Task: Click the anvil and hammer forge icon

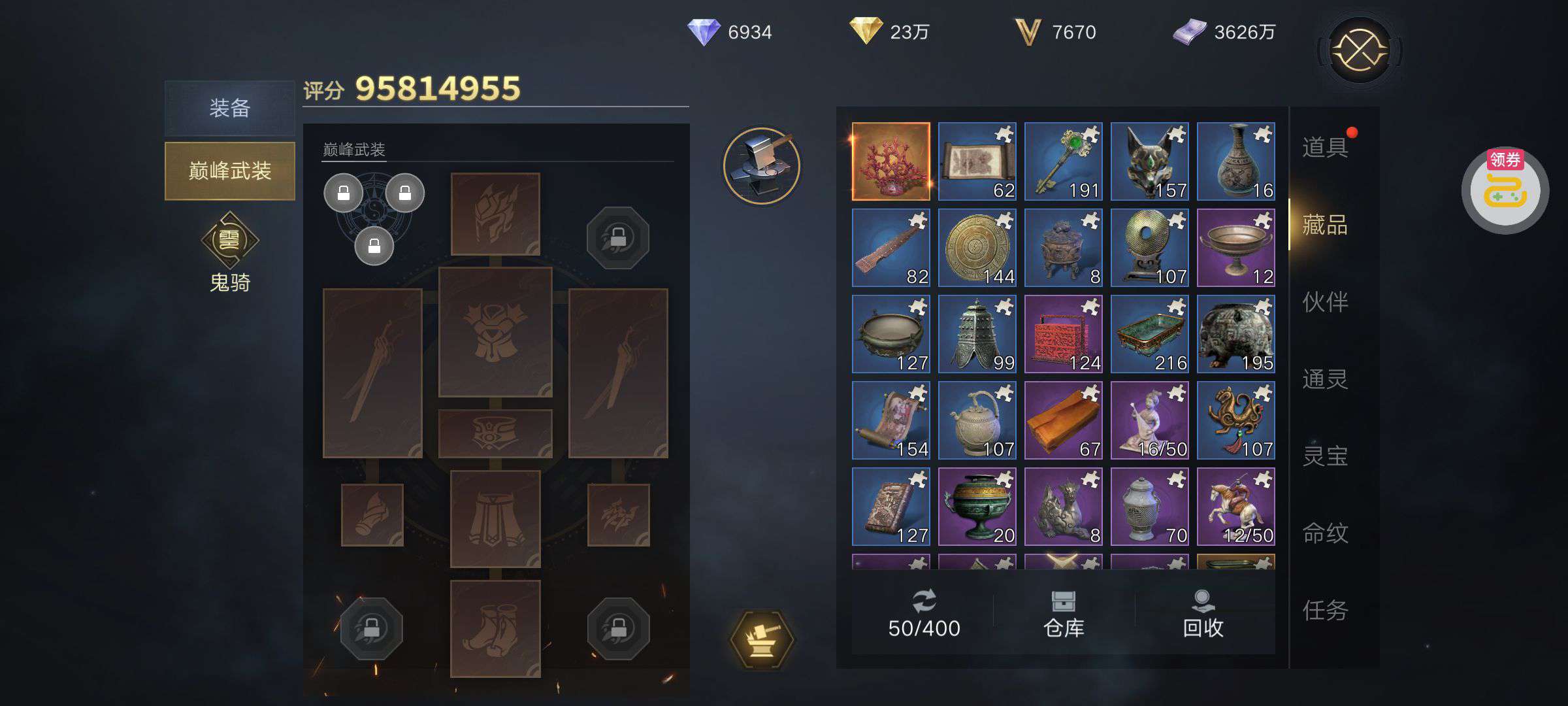Action: (762, 166)
